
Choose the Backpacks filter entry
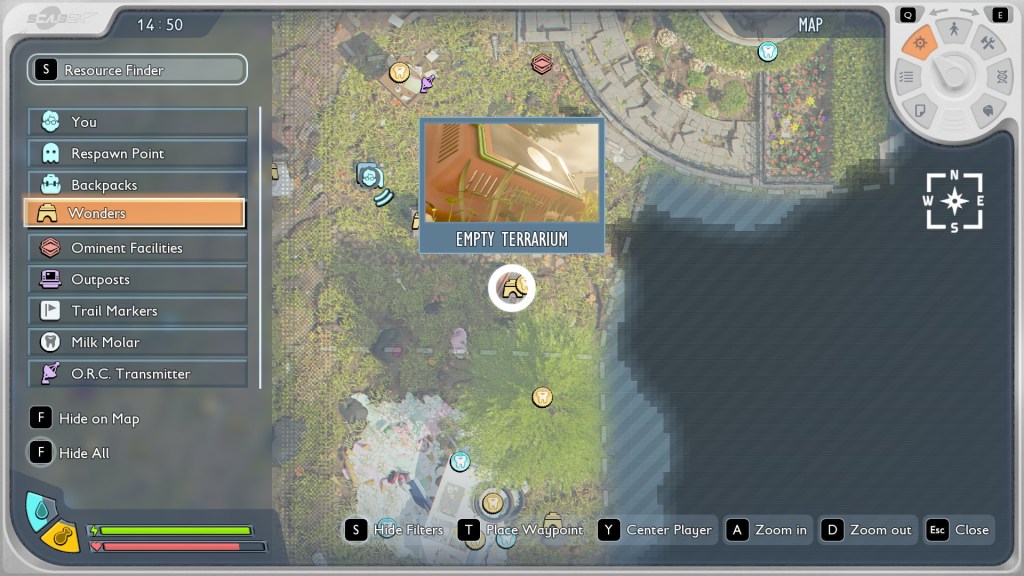click(137, 185)
